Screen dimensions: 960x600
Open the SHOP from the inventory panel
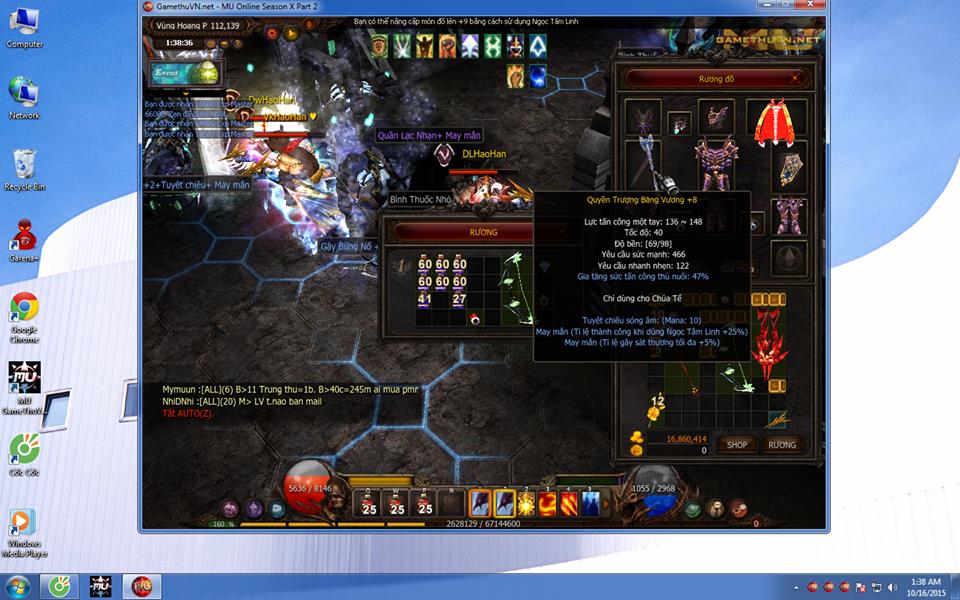pyautogui.click(x=737, y=445)
